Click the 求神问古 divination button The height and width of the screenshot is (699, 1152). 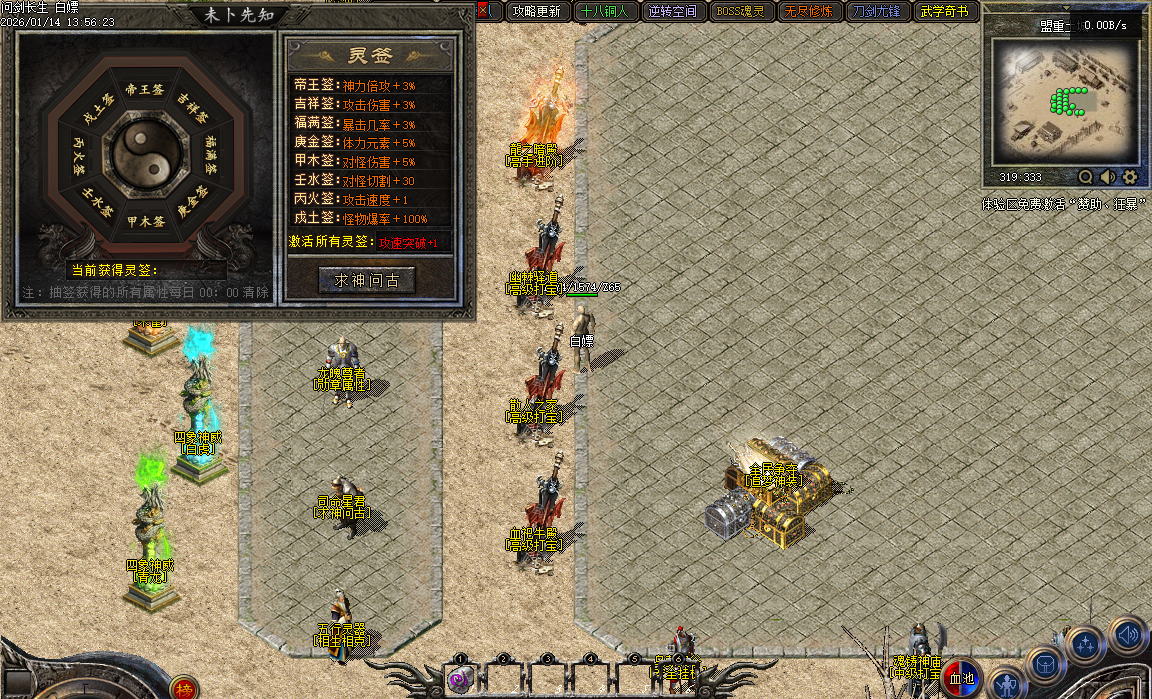point(365,281)
